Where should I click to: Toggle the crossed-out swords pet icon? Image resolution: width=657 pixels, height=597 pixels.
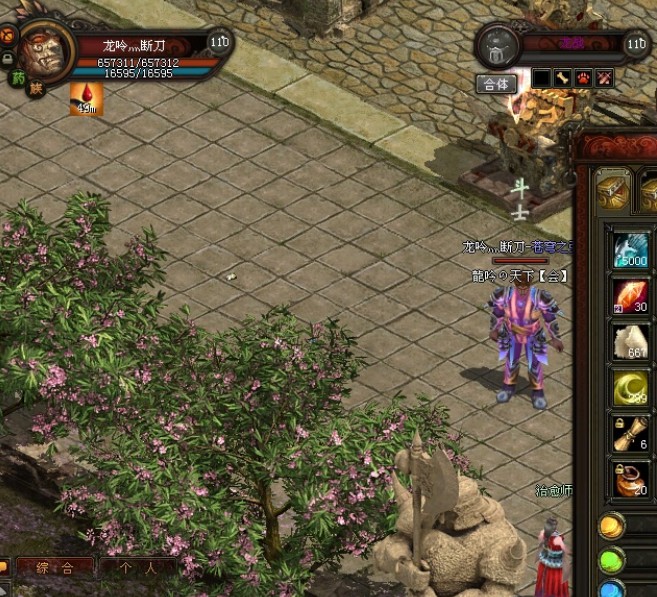(604, 78)
